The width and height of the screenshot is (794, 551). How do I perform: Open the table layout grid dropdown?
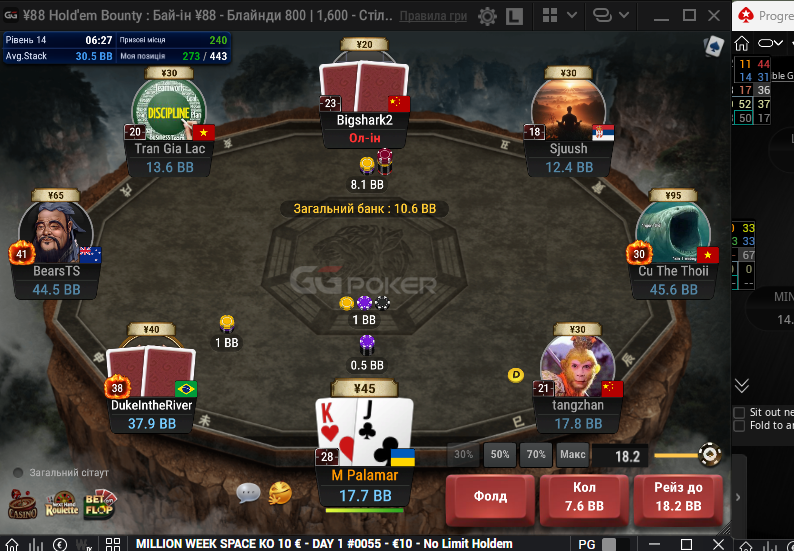pyautogui.click(x=557, y=17)
